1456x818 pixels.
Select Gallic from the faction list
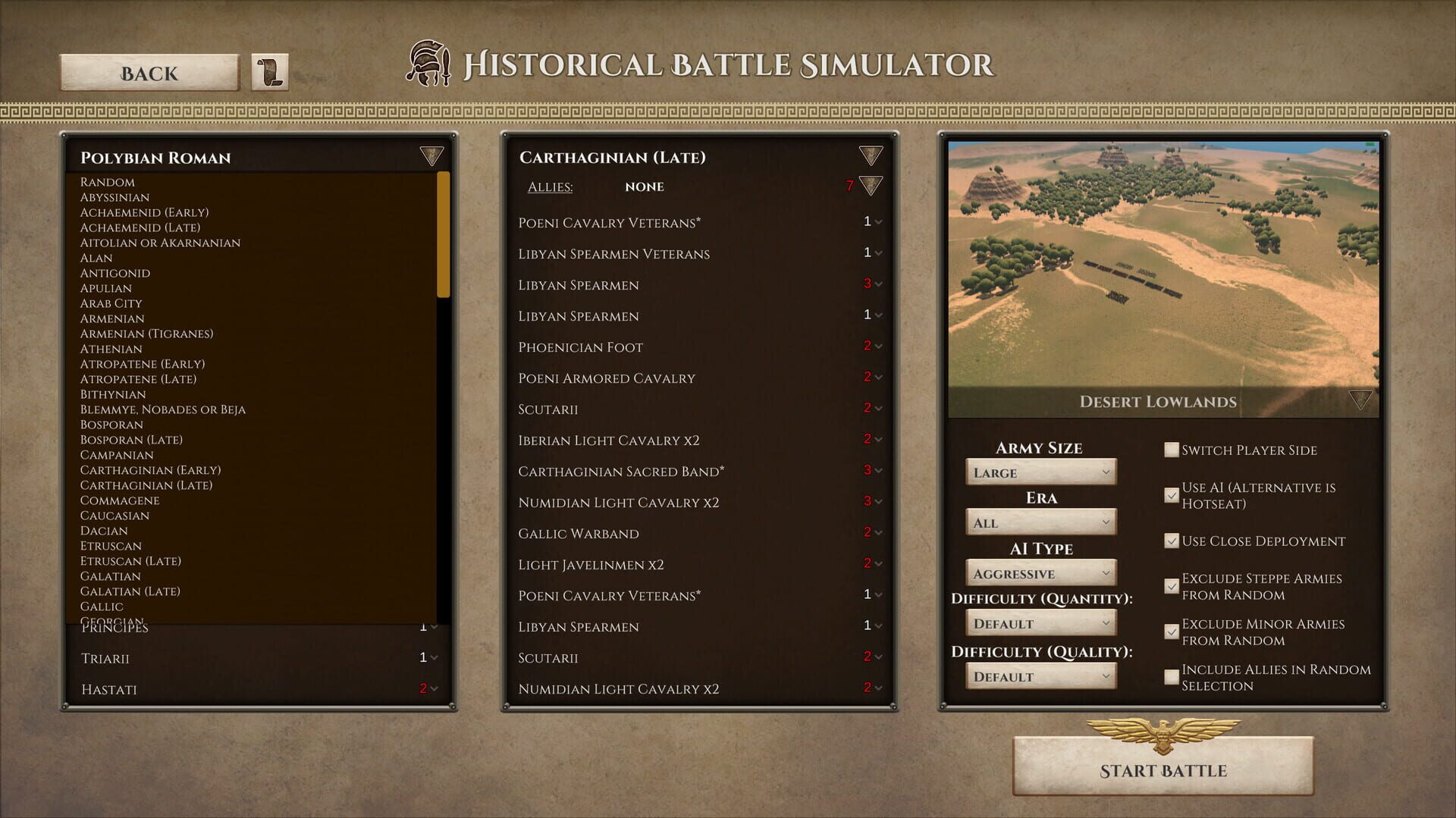click(102, 606)
